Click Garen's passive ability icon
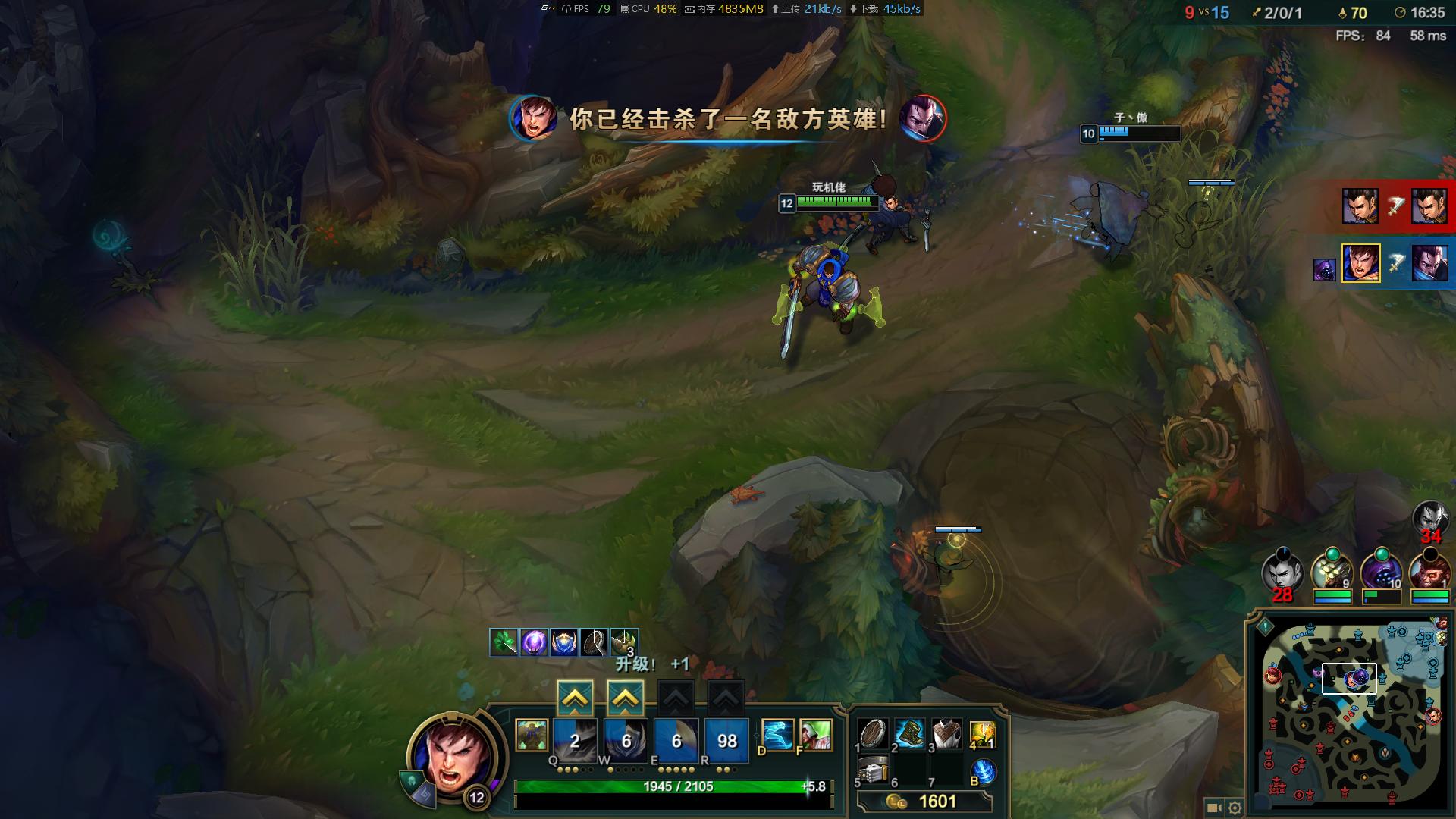 (x=532, y=736)
